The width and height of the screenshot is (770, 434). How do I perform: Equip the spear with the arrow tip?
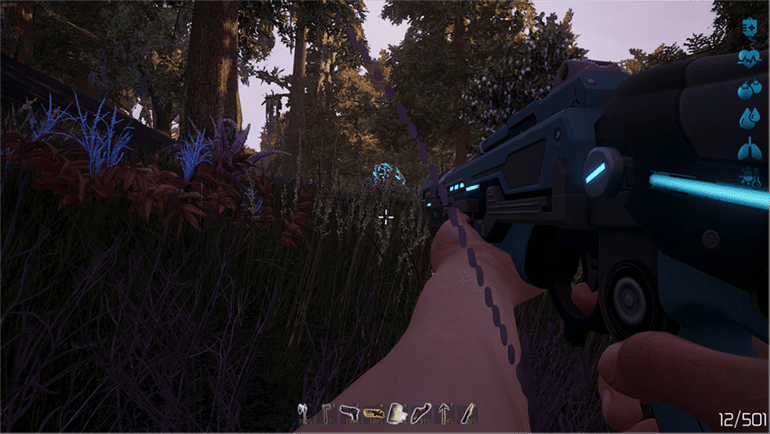pos(445,410)
